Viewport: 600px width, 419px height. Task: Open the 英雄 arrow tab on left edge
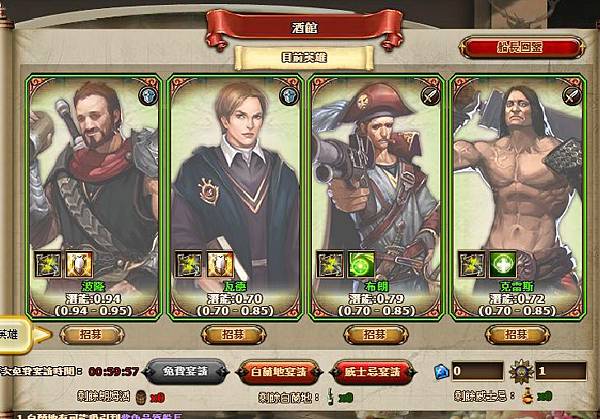[20, 334]
